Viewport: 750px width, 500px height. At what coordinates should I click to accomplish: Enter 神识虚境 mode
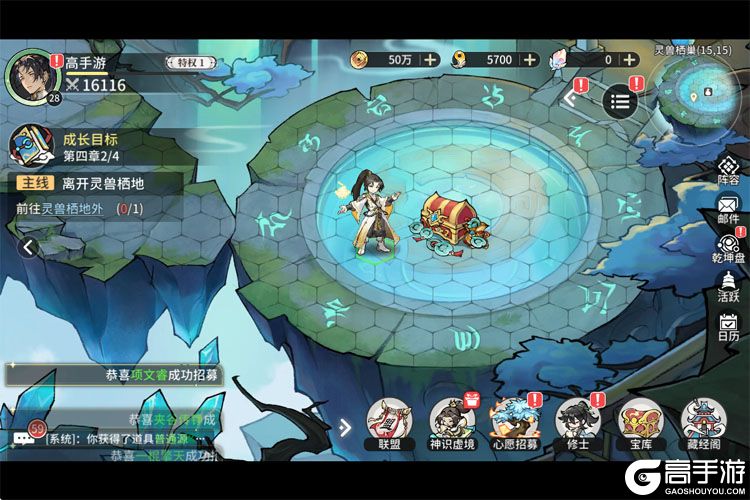click(451, 422)
